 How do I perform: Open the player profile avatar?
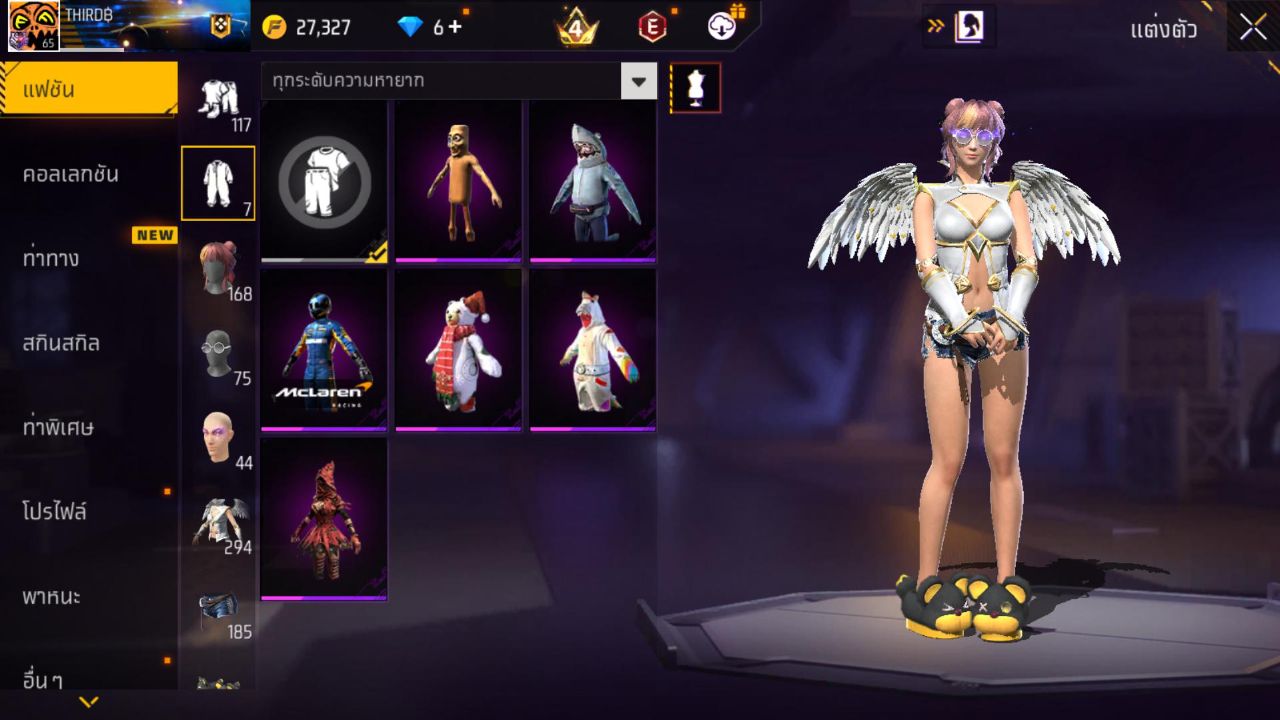[x=33, y=26]
